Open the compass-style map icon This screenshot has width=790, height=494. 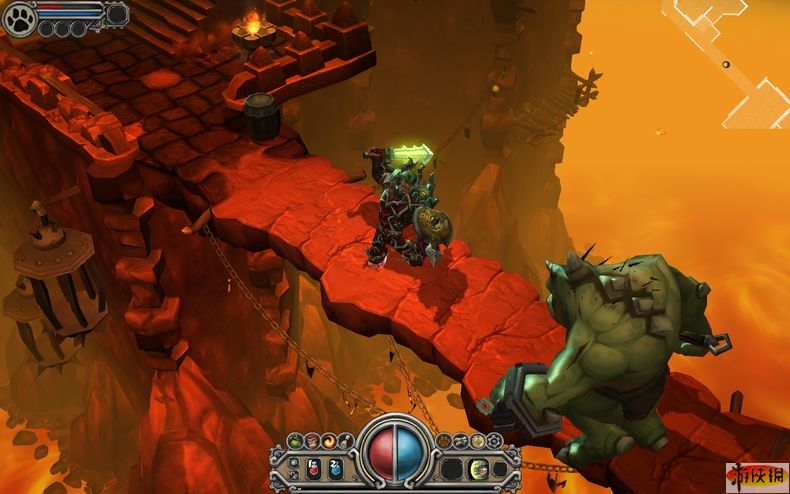(477, 441)
